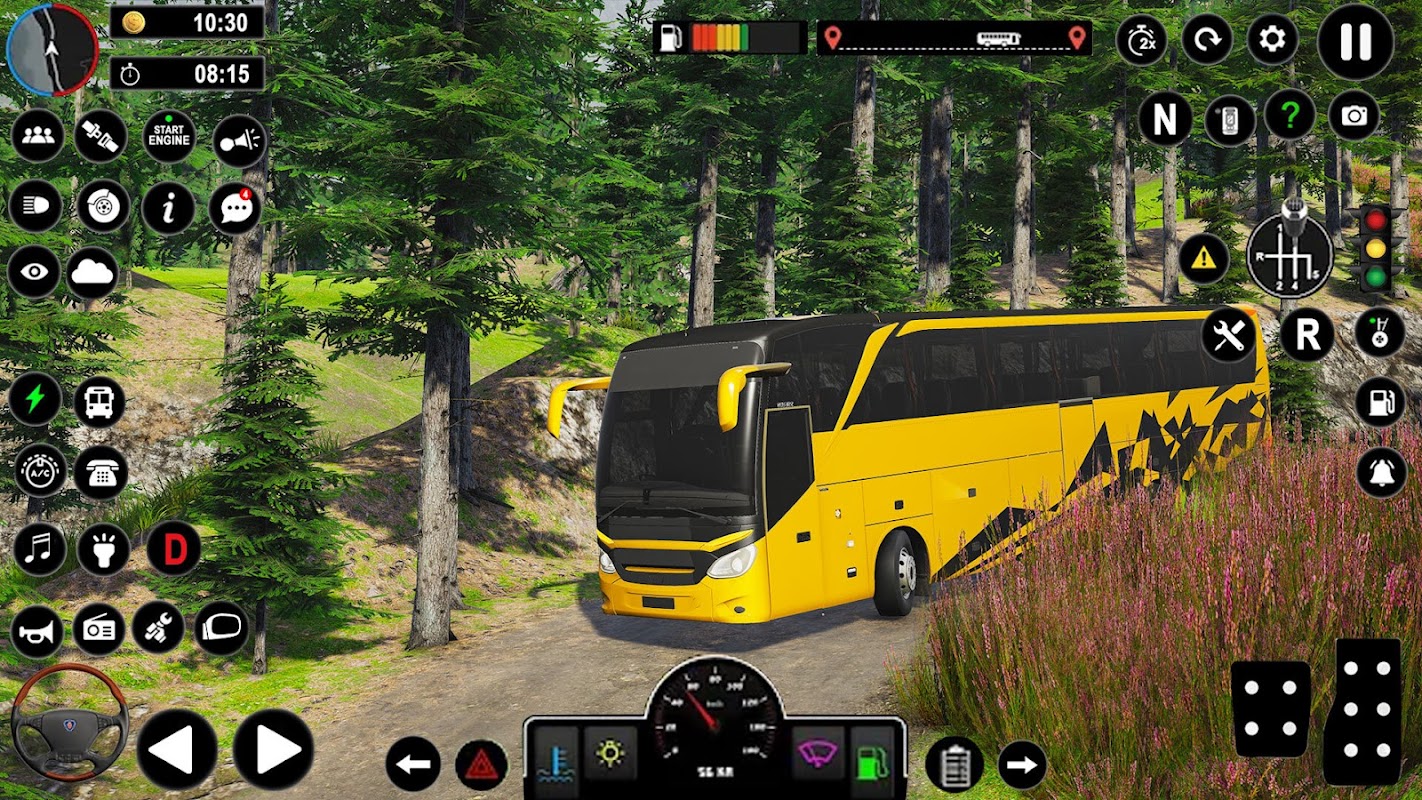Toggle the headlights icon
Screen dimensions: 1422x800
(35, 206)
